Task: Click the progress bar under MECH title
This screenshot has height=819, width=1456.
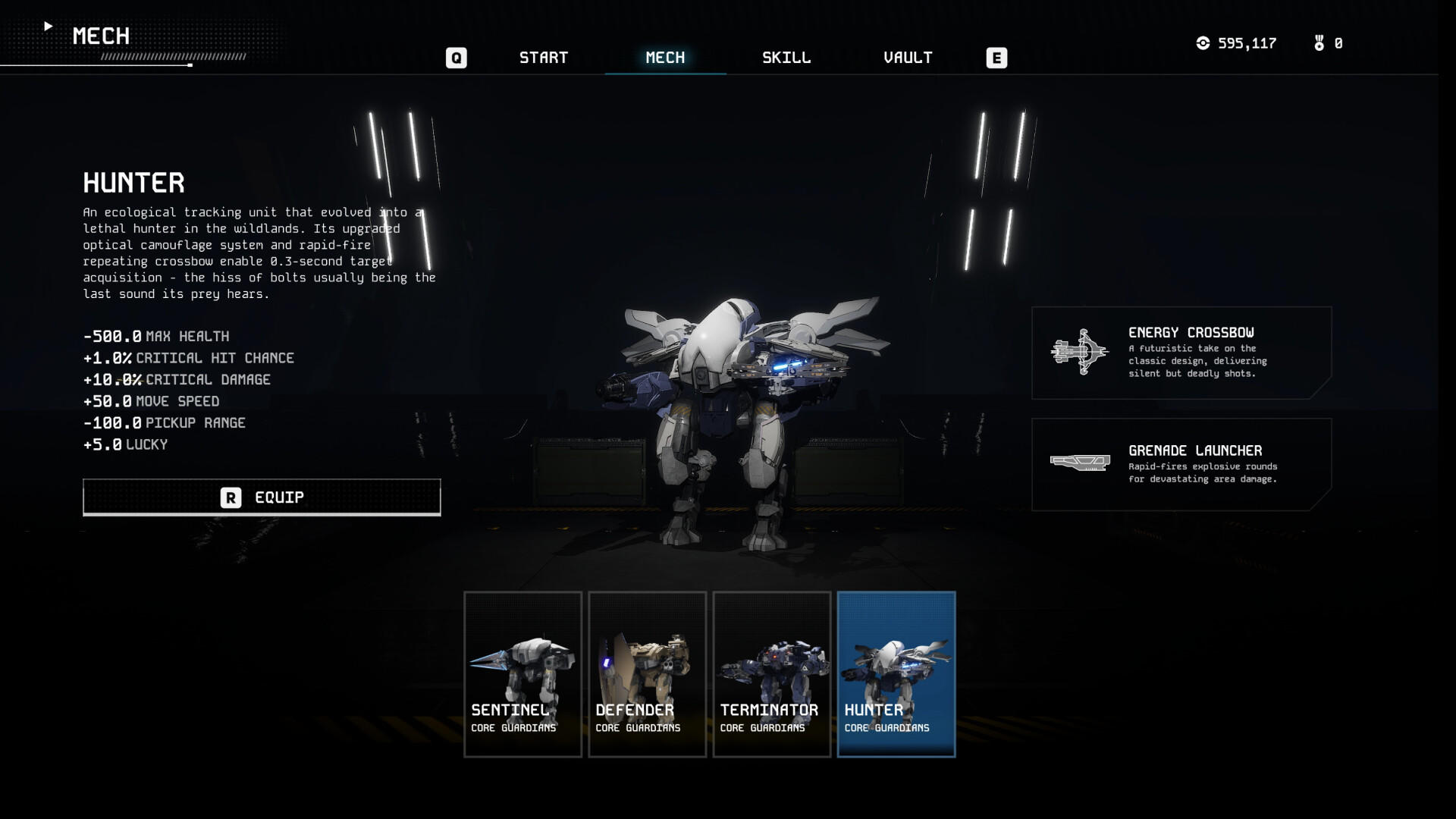Action: click(136, 66)
